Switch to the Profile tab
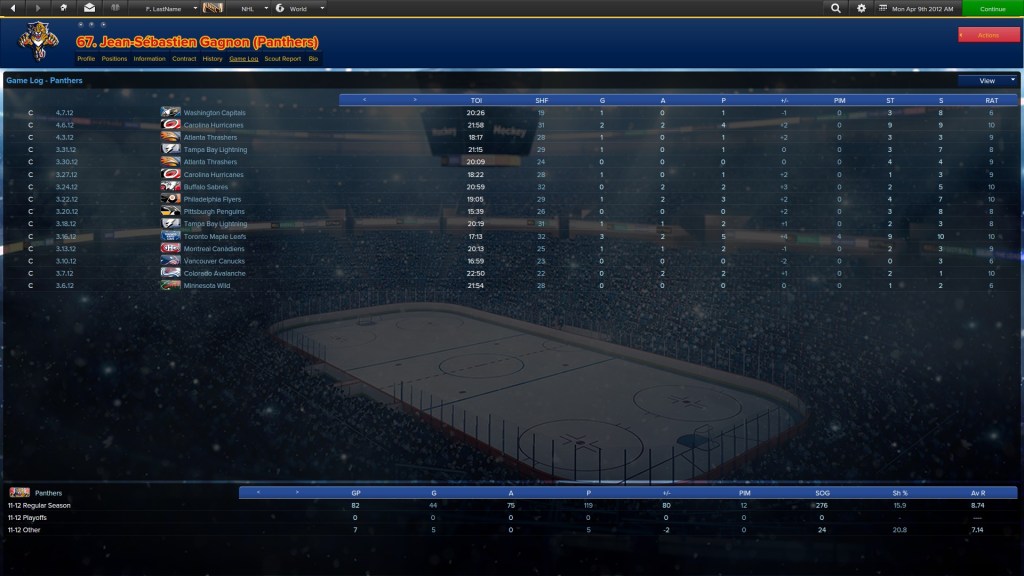The image size is (1024, 576). pyautogui.click(x=86, y=59)
